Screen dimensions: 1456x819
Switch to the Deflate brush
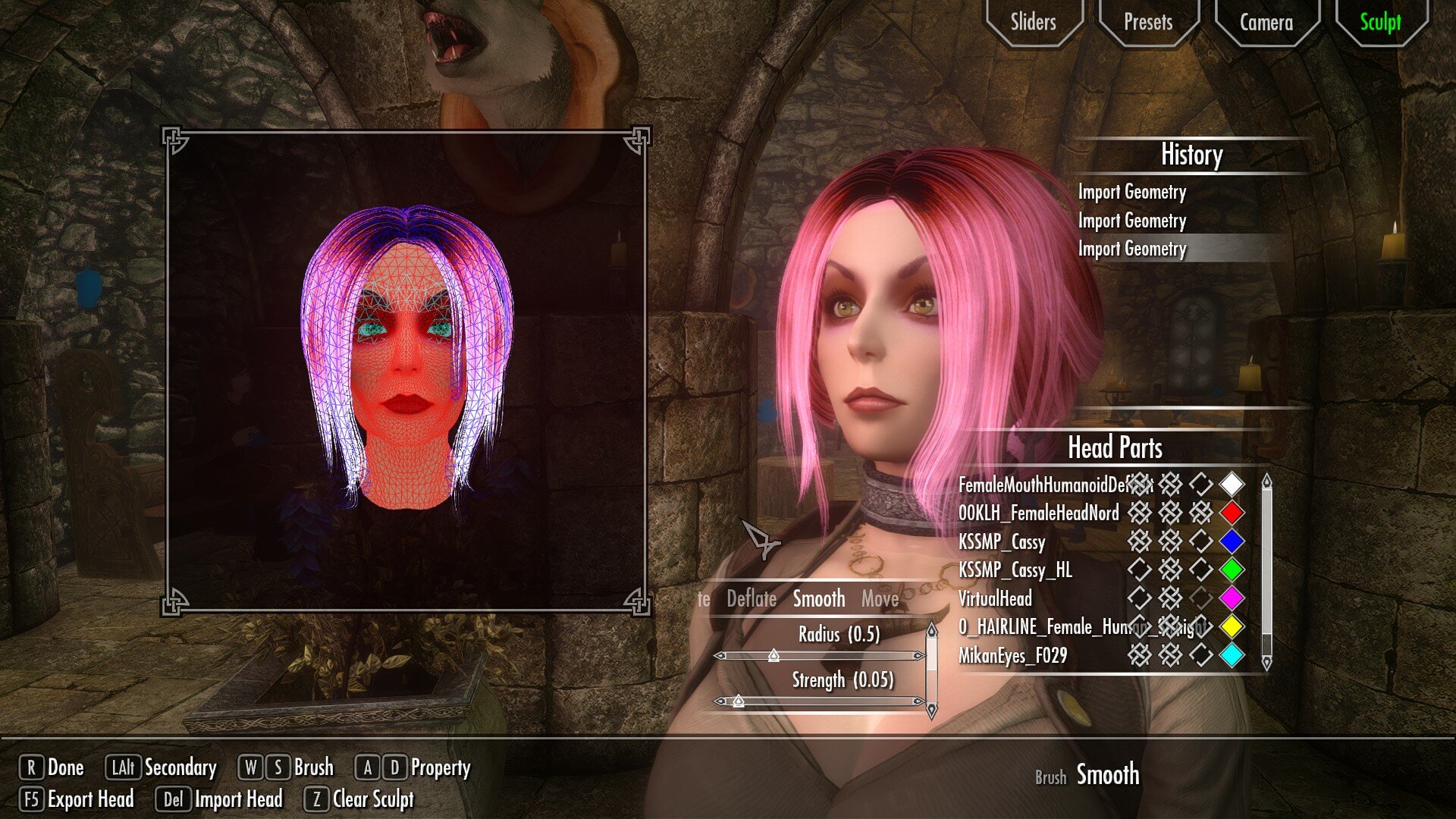point(752,599)
